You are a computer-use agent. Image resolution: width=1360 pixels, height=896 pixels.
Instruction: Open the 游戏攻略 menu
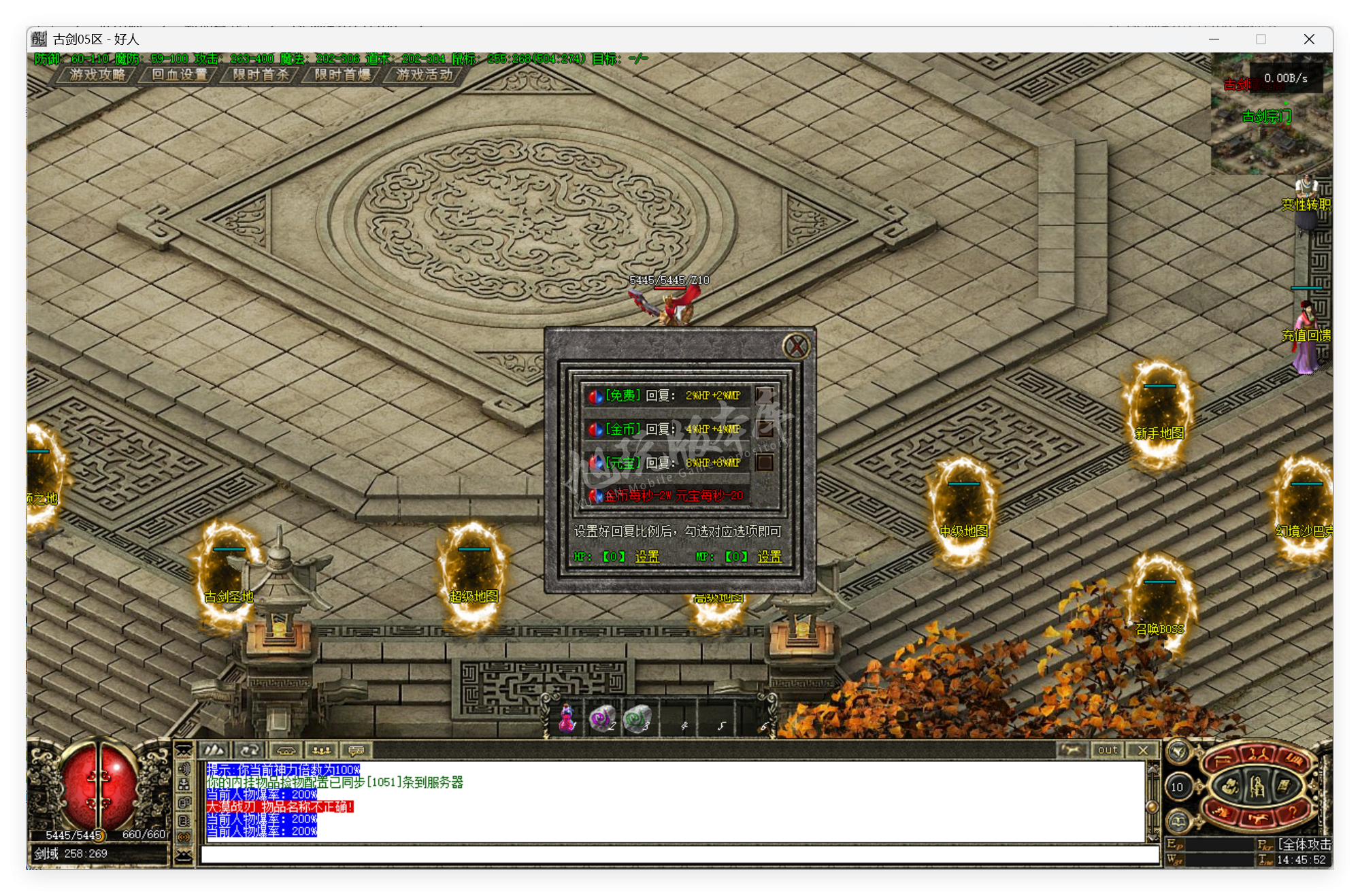point(97,74)
